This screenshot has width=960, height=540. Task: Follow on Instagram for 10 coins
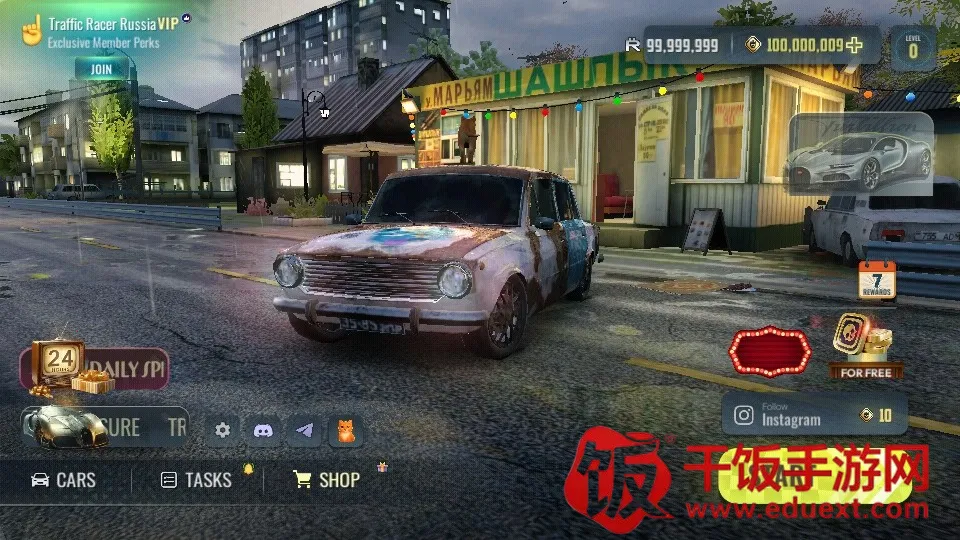[814, 414]
